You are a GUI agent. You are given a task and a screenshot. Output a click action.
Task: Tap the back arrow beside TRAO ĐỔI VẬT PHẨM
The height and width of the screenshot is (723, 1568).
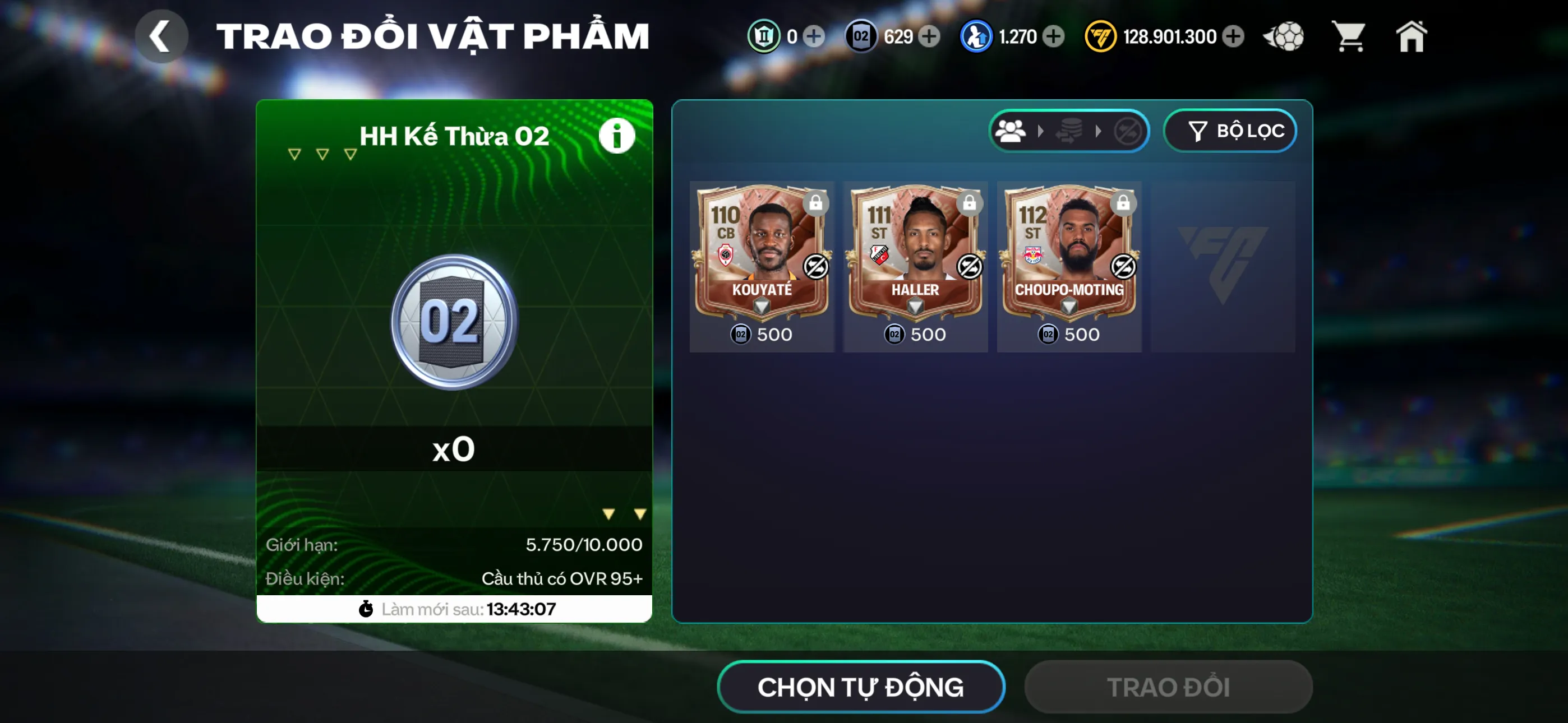[x=162, y=35]
